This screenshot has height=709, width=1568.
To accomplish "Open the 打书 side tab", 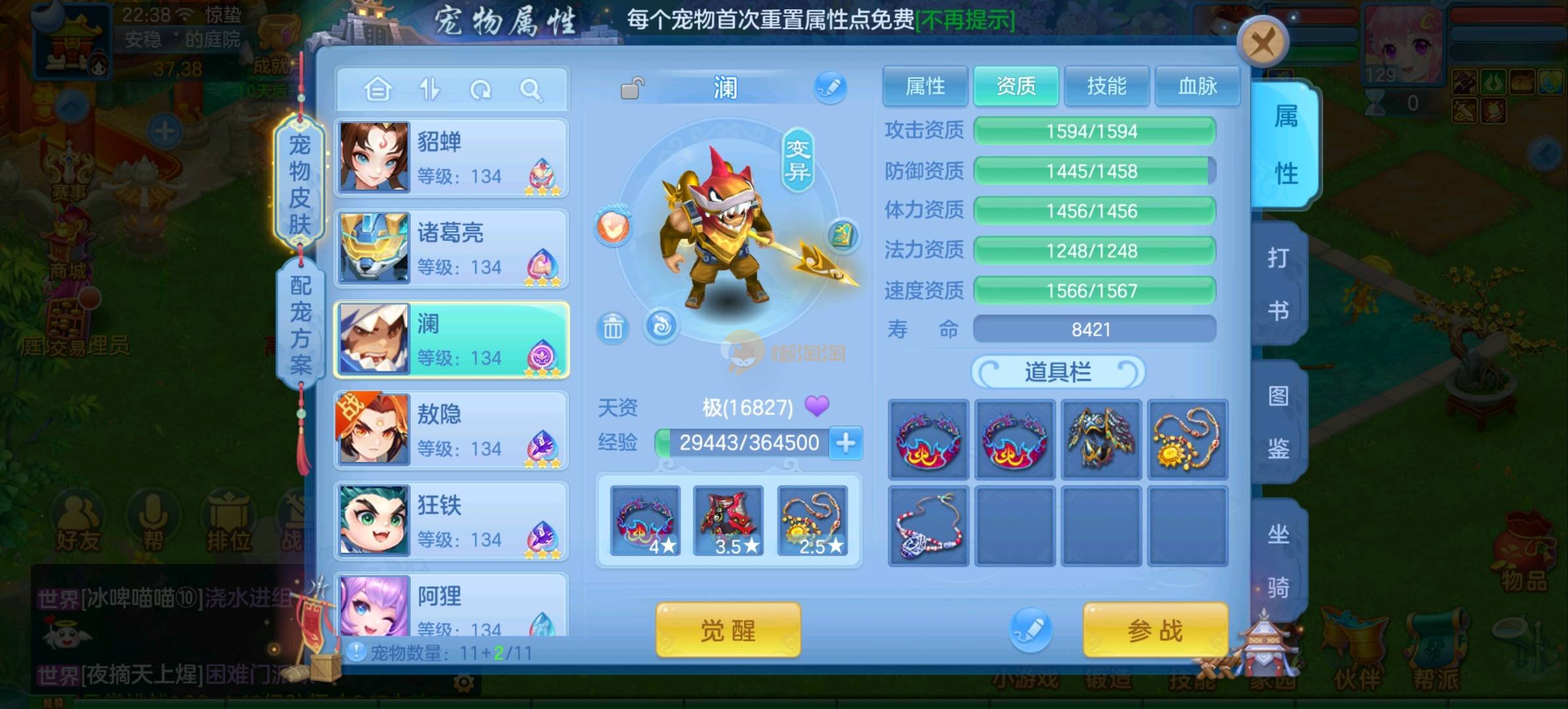I will [x=1278, y=284].
